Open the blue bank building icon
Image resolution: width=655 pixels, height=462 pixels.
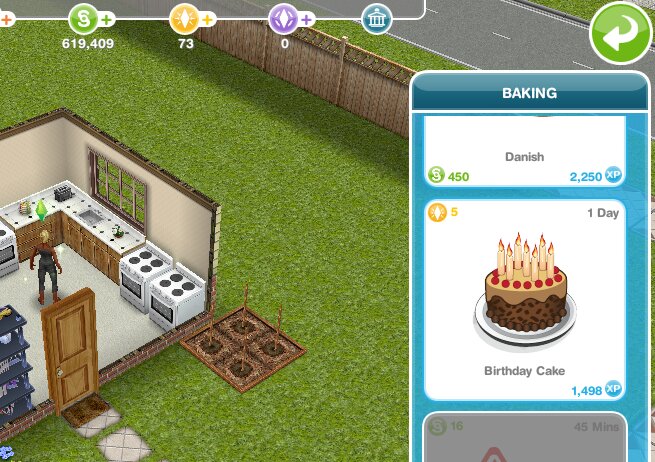pyautogui.click(x=376, y=18)
